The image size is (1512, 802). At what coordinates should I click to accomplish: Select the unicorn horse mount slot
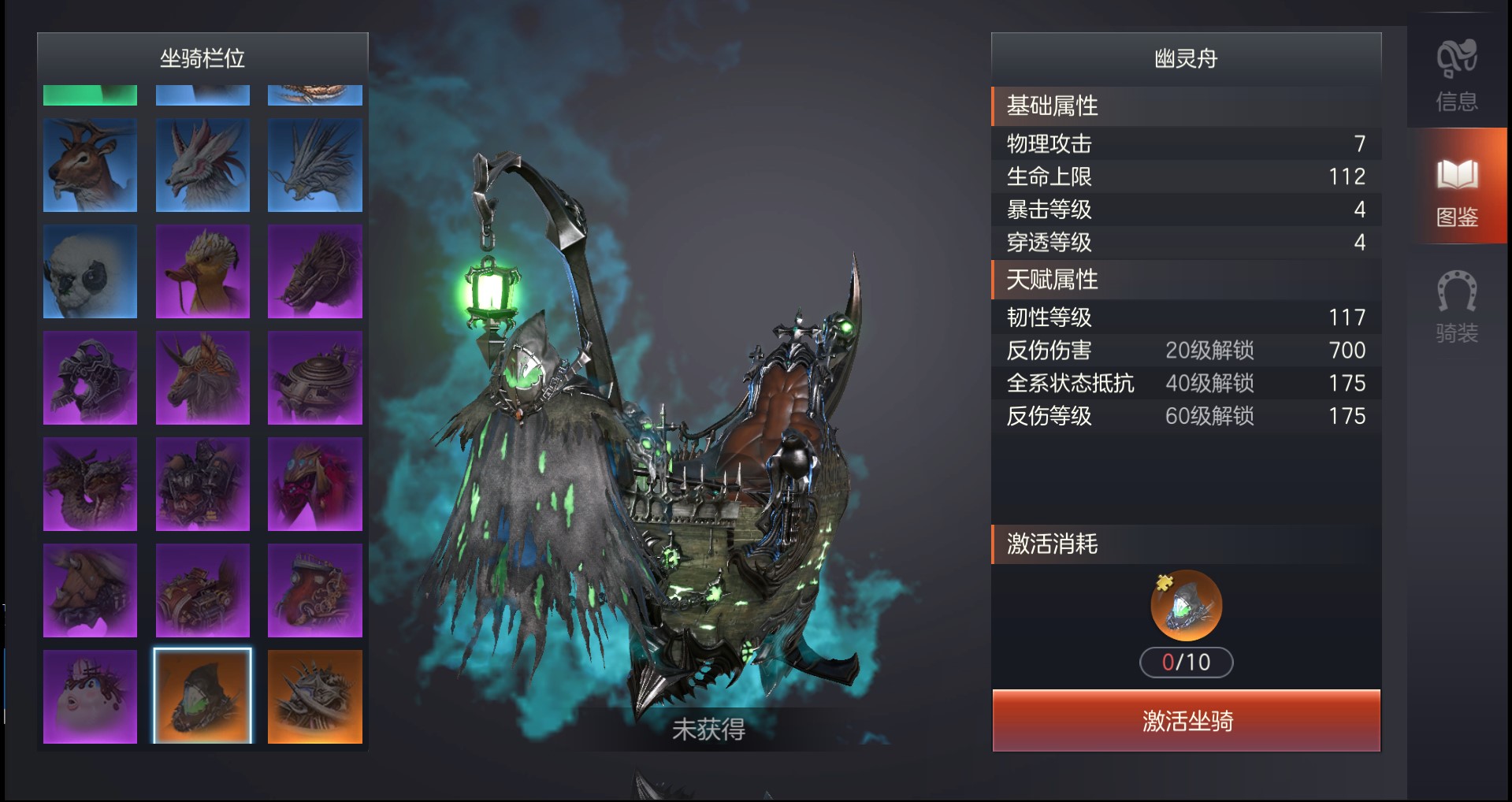[202, 378]
